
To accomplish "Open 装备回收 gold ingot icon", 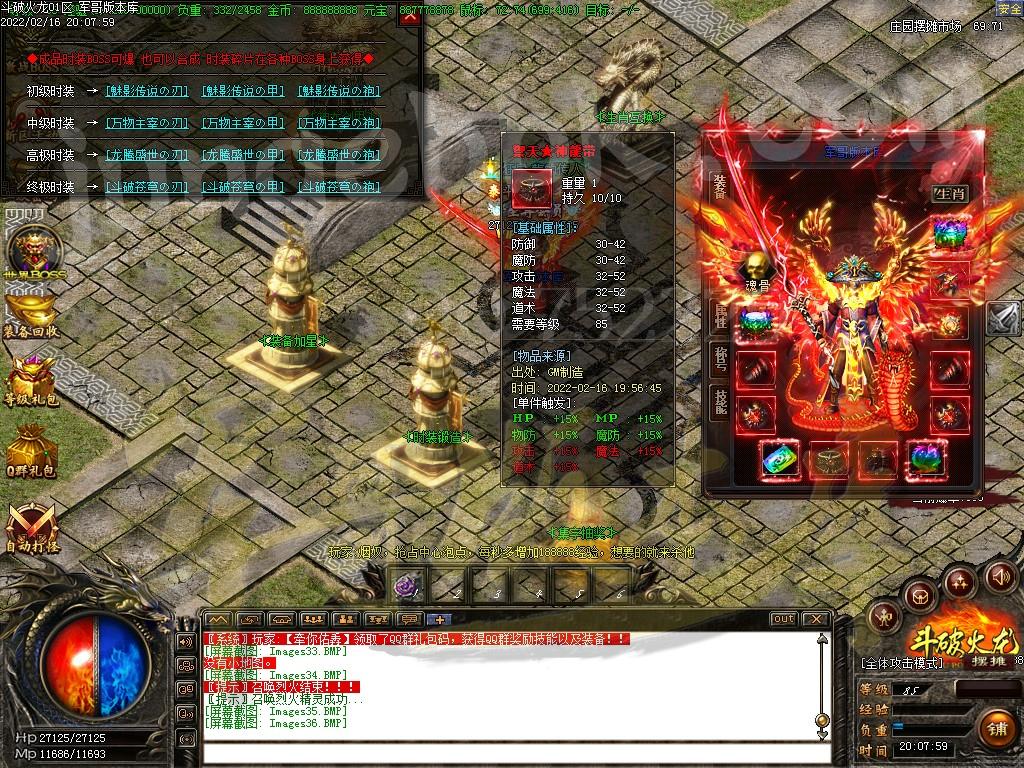I will pos(30,314).
